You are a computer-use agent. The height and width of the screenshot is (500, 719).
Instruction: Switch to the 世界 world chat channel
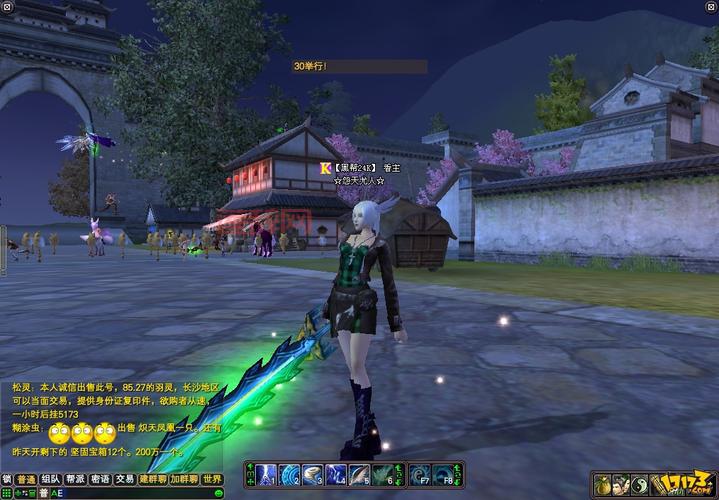[x=212, y=479]
